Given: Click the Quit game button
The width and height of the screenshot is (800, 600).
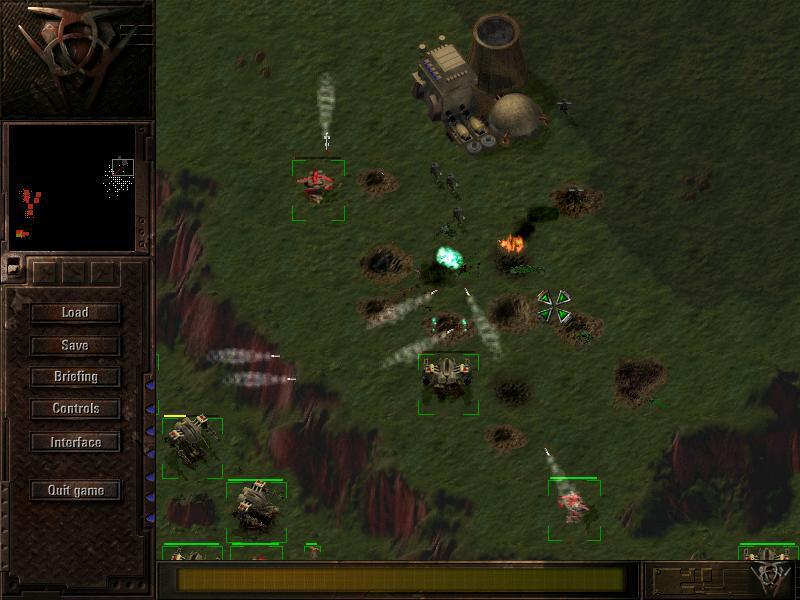Looking at the screenshot, I should point(75,490).
